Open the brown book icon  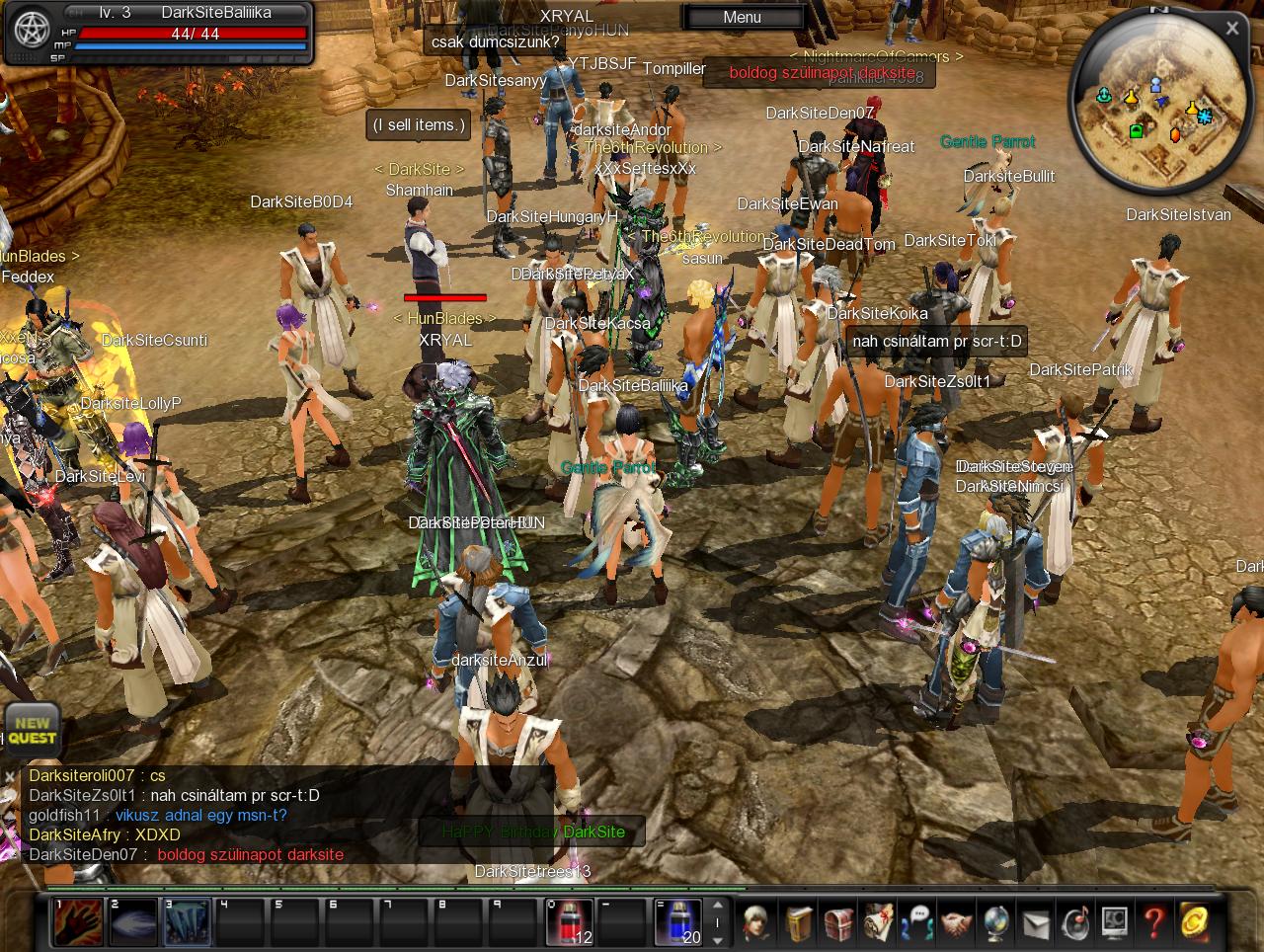click(799, 923)
